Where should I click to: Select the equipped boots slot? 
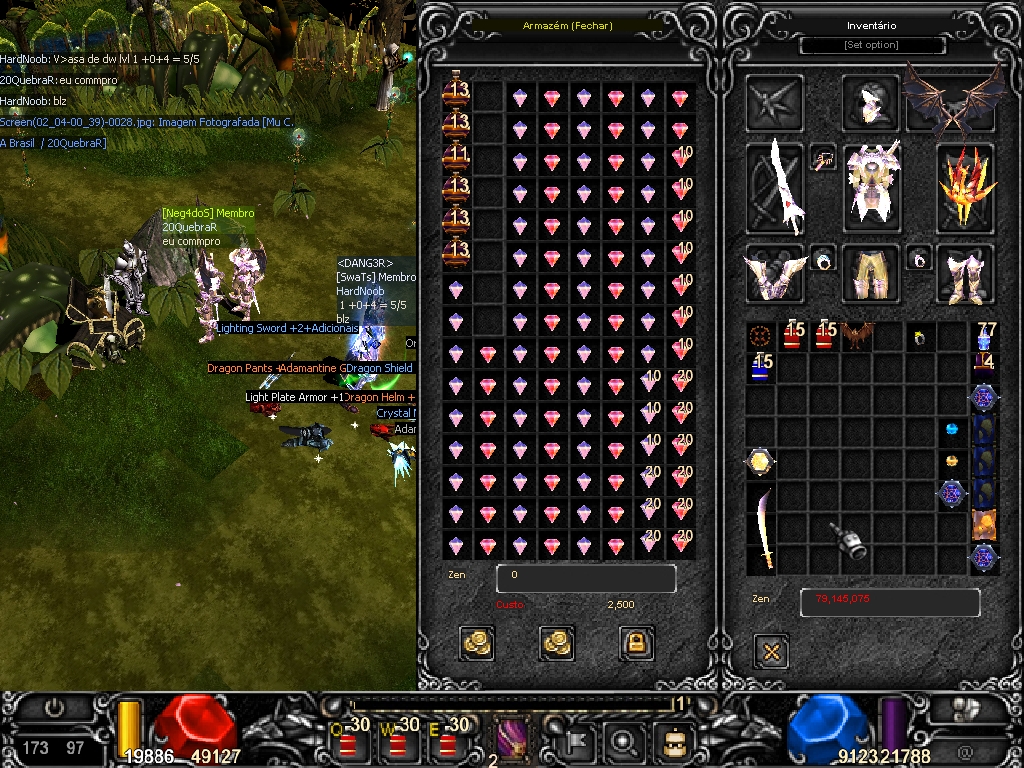coord(964,273)
